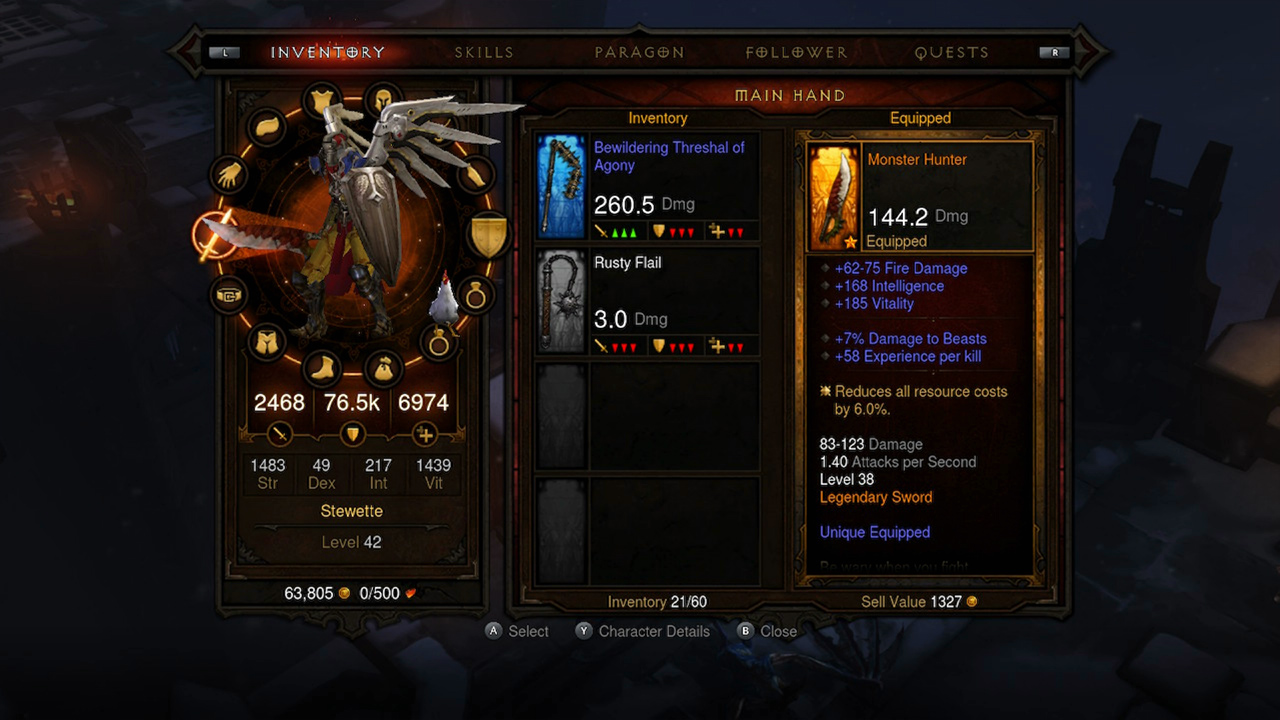1280x720 pixels.
Task: Open the helmet equipment slot
Action: tap(382, 100)
